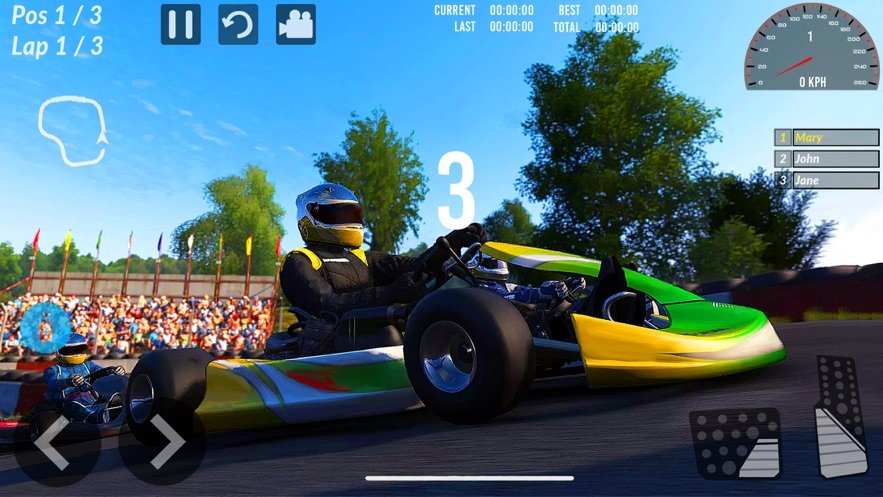Restart the race with the circular arrow

237,24
